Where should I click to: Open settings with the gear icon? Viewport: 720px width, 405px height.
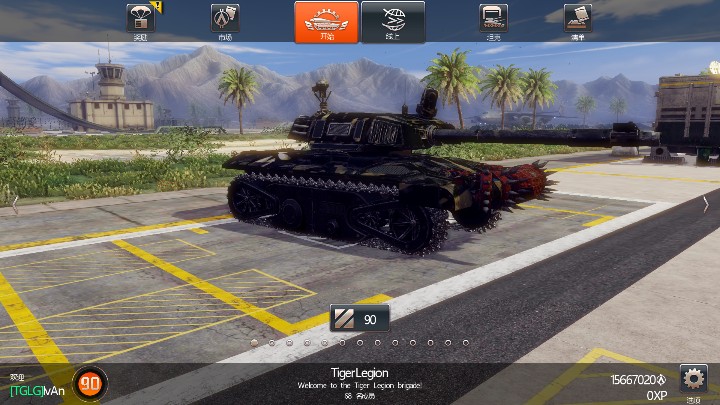[693, 379]
